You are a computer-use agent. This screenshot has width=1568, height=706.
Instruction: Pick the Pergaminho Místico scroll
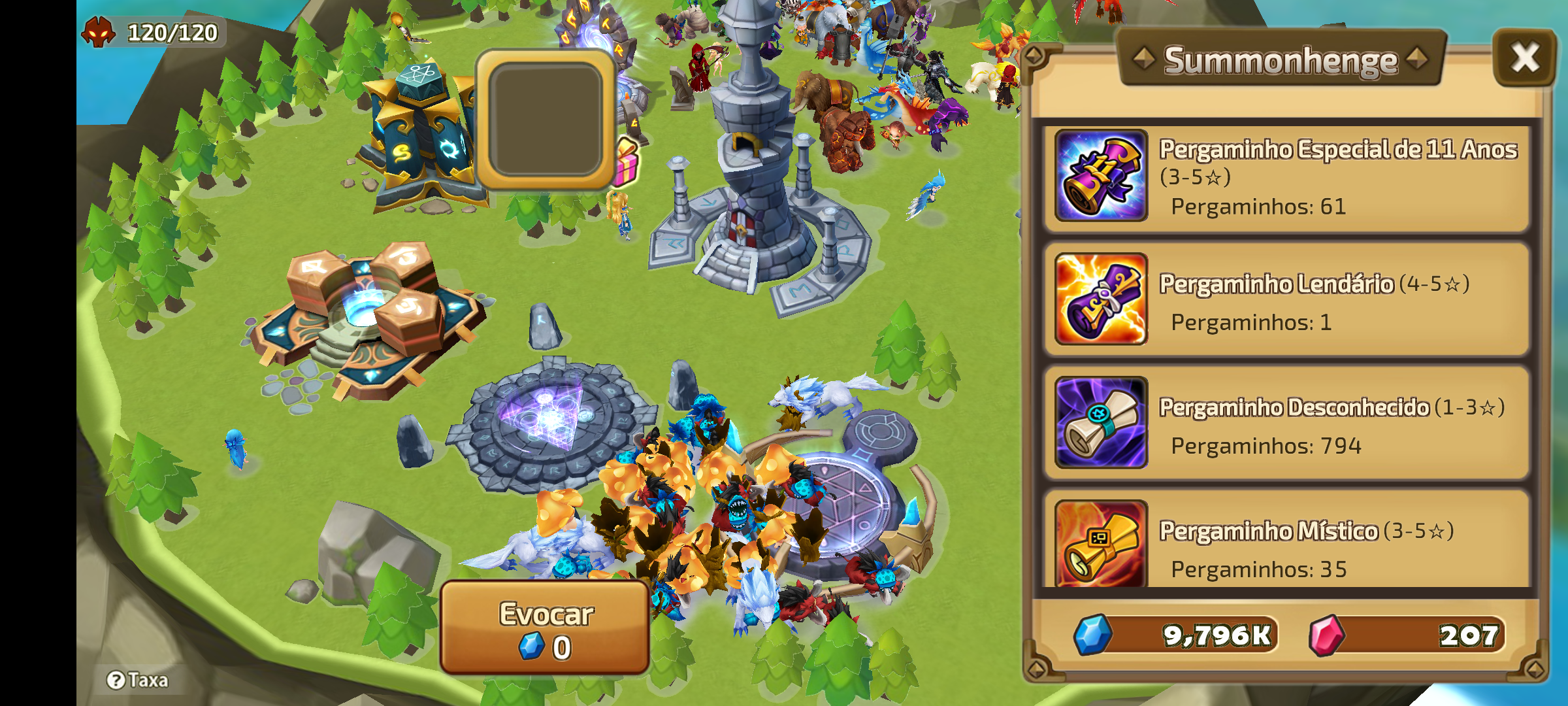tap(1286, 544)
